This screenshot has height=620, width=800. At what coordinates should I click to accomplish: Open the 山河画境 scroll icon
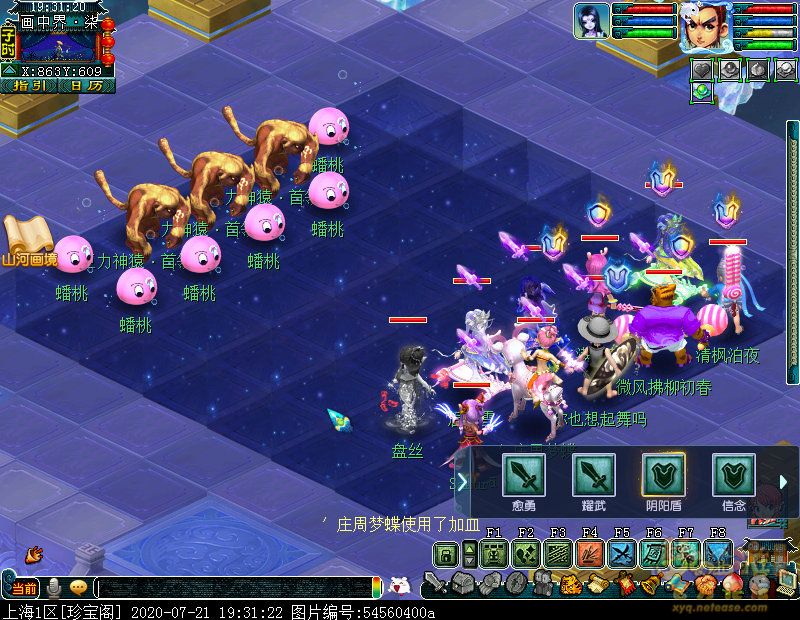[28, 241]
